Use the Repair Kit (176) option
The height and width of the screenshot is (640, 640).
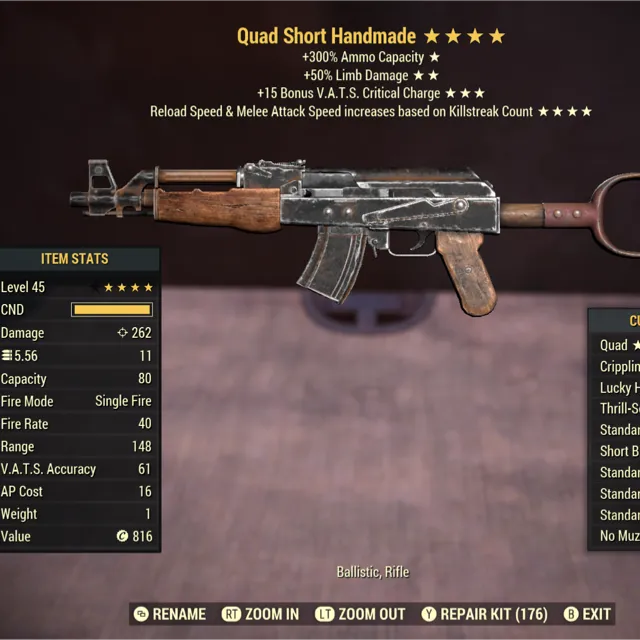[x=482, y=614]
